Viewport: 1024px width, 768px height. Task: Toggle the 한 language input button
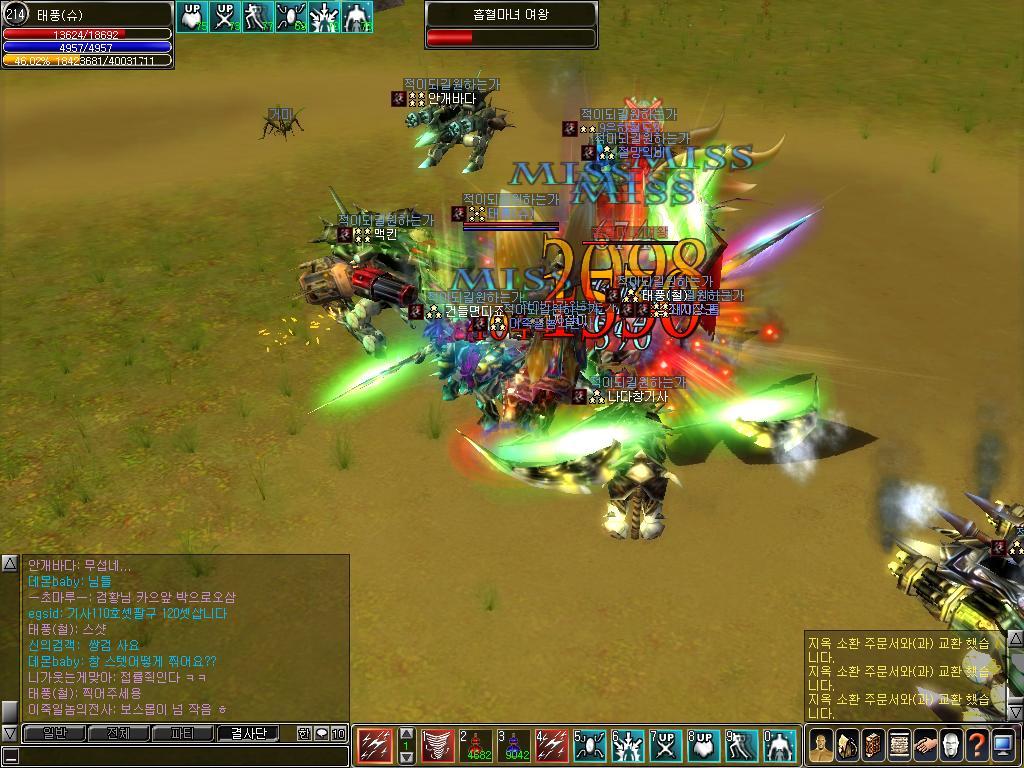(304, 733)
